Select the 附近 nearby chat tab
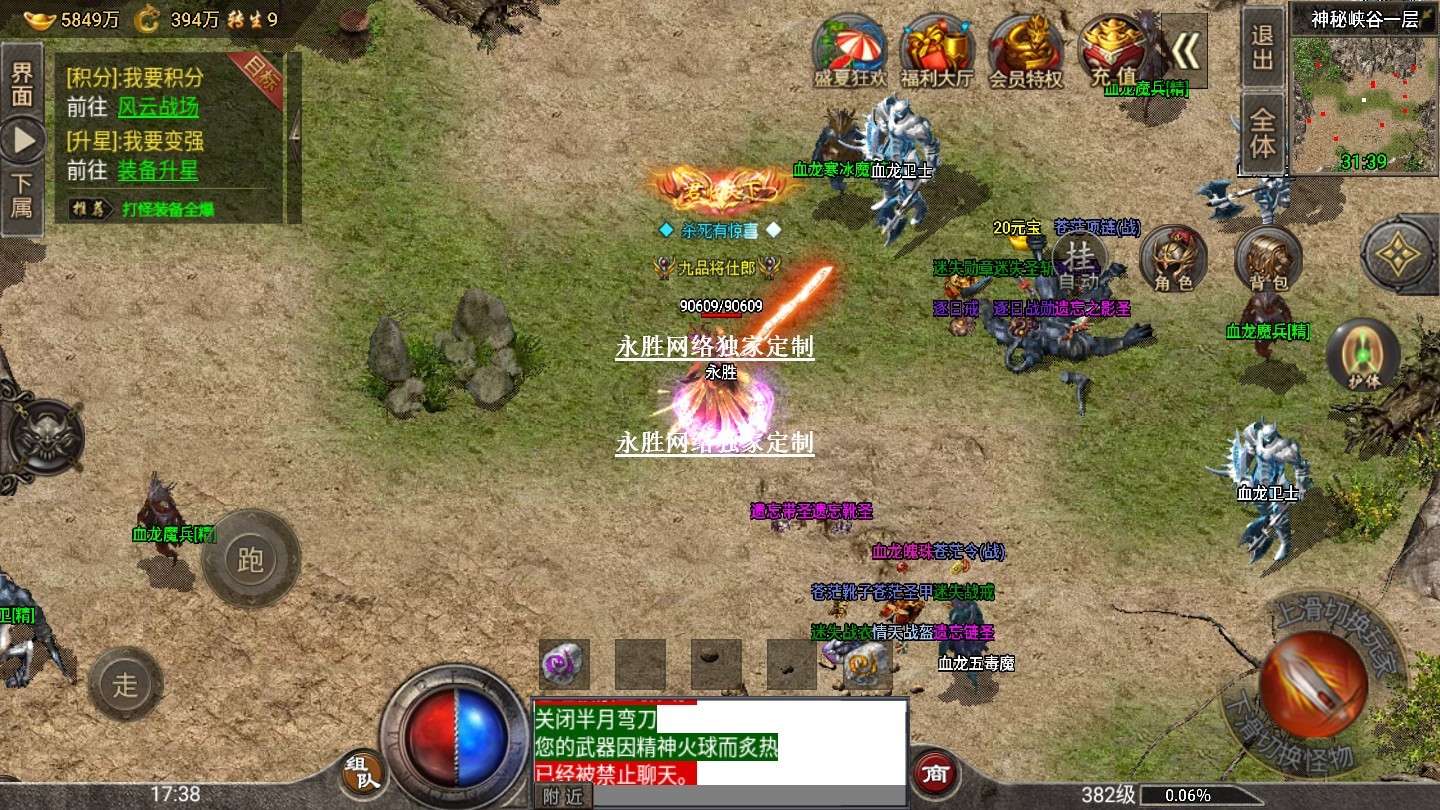Viewport: 1440px width, 810px height. tap(562, 796)
